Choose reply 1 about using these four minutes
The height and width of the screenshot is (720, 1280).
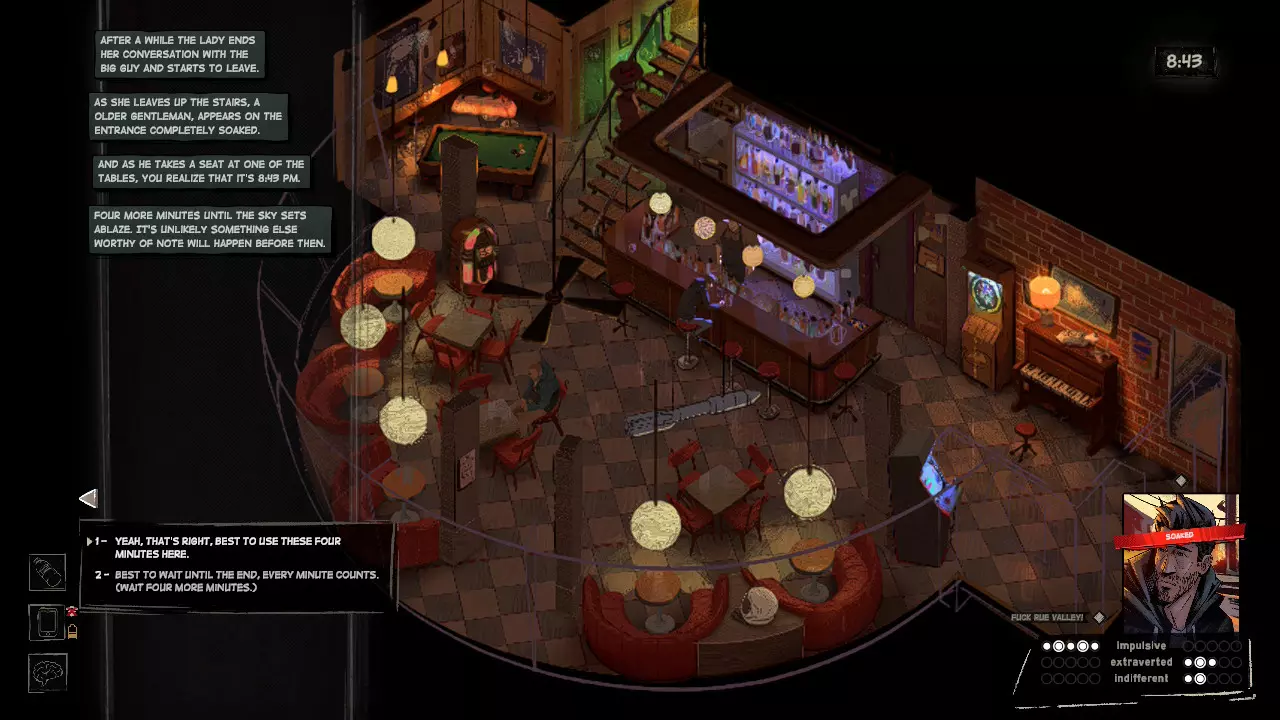(x=227, y=547)
